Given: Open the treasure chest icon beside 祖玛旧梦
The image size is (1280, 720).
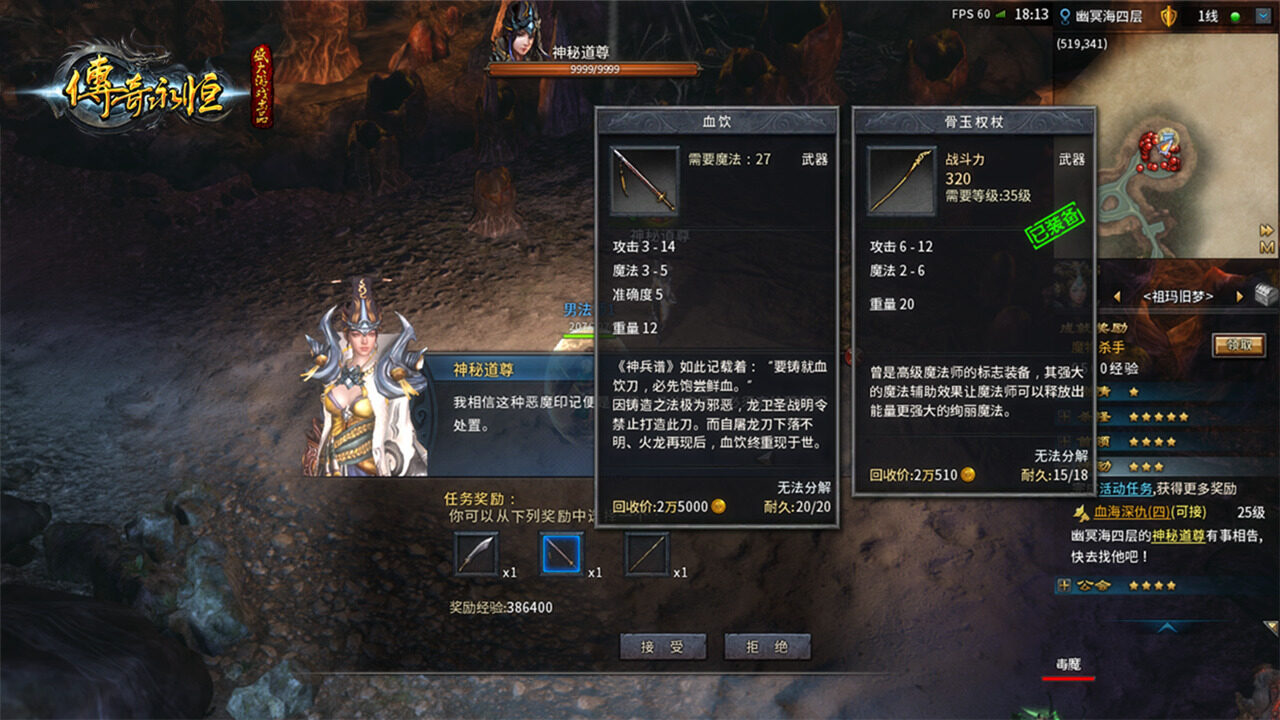Looking at the screenshot, I should (x=1266, y=295).
